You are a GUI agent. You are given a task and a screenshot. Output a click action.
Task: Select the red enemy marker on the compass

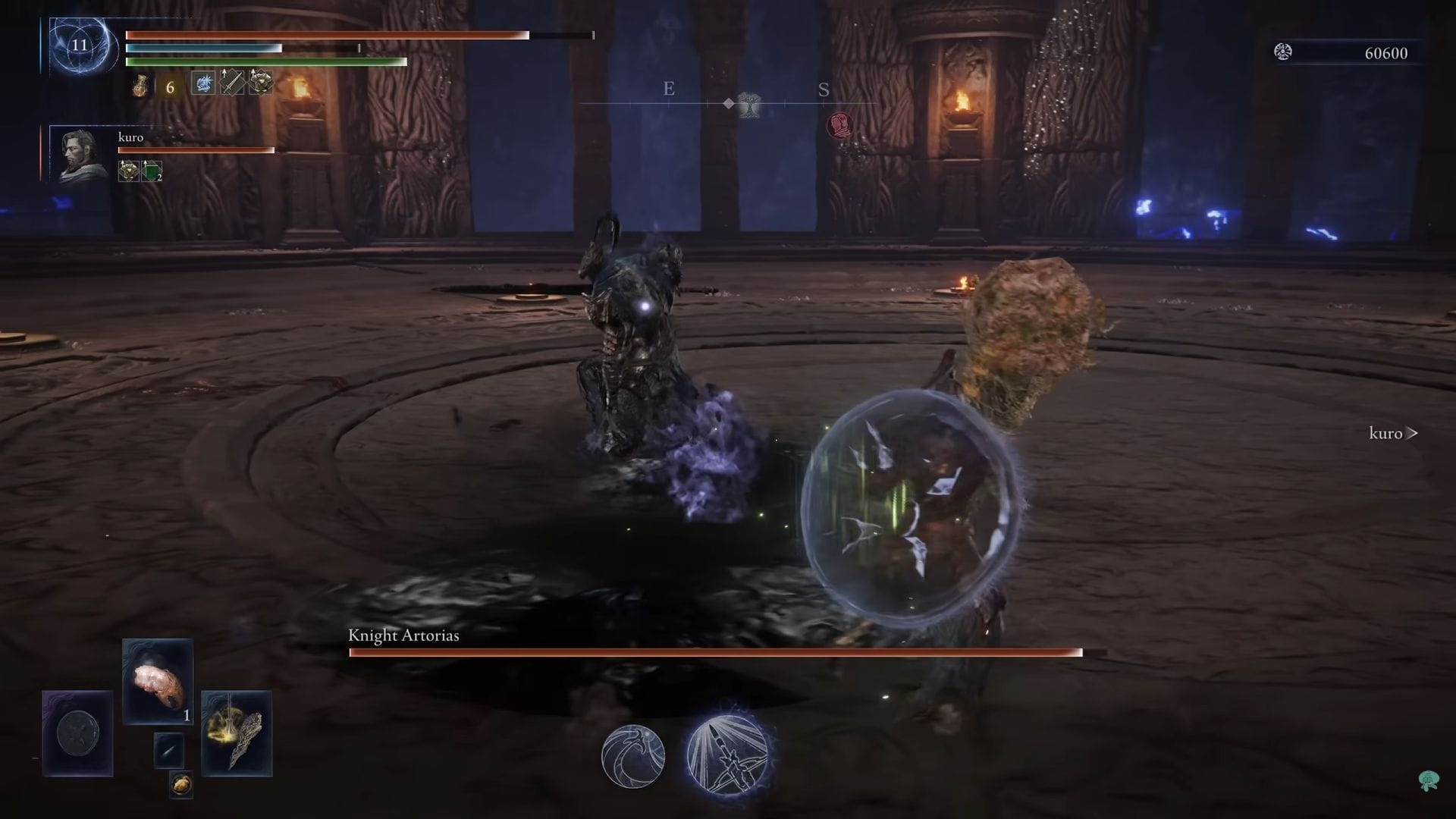point(838,126)
